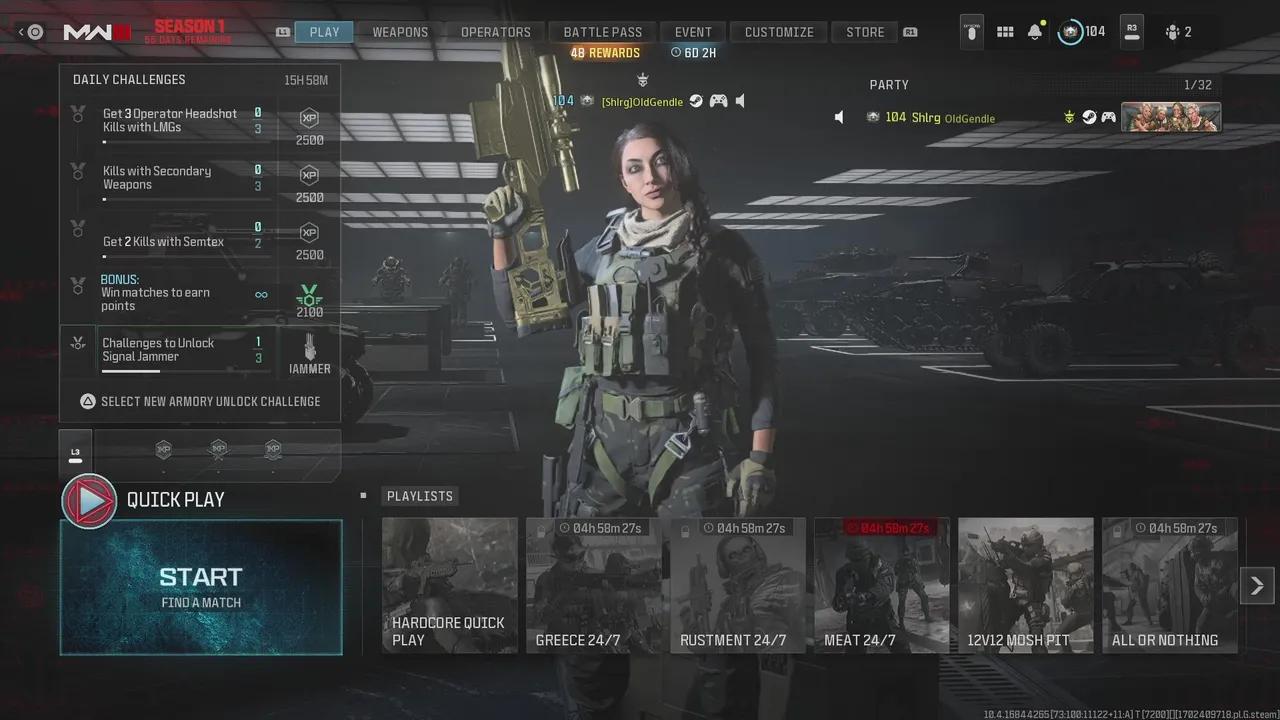The width and height of the screenshot is (1280, 720).
Task: Open the All or Nothing playlist
Action: pos(1170,585)
